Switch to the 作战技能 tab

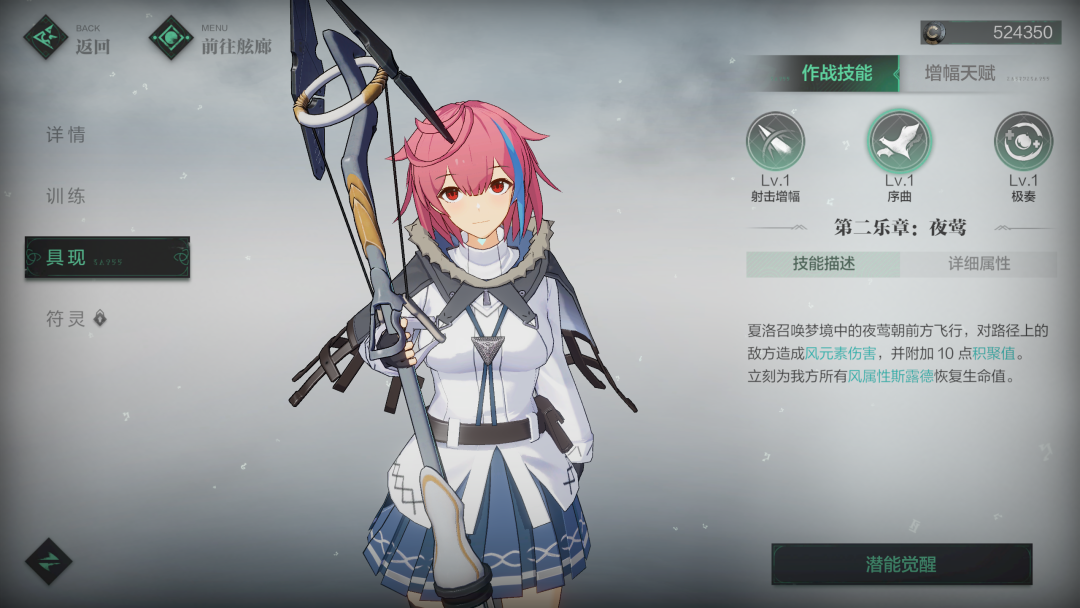836,73
